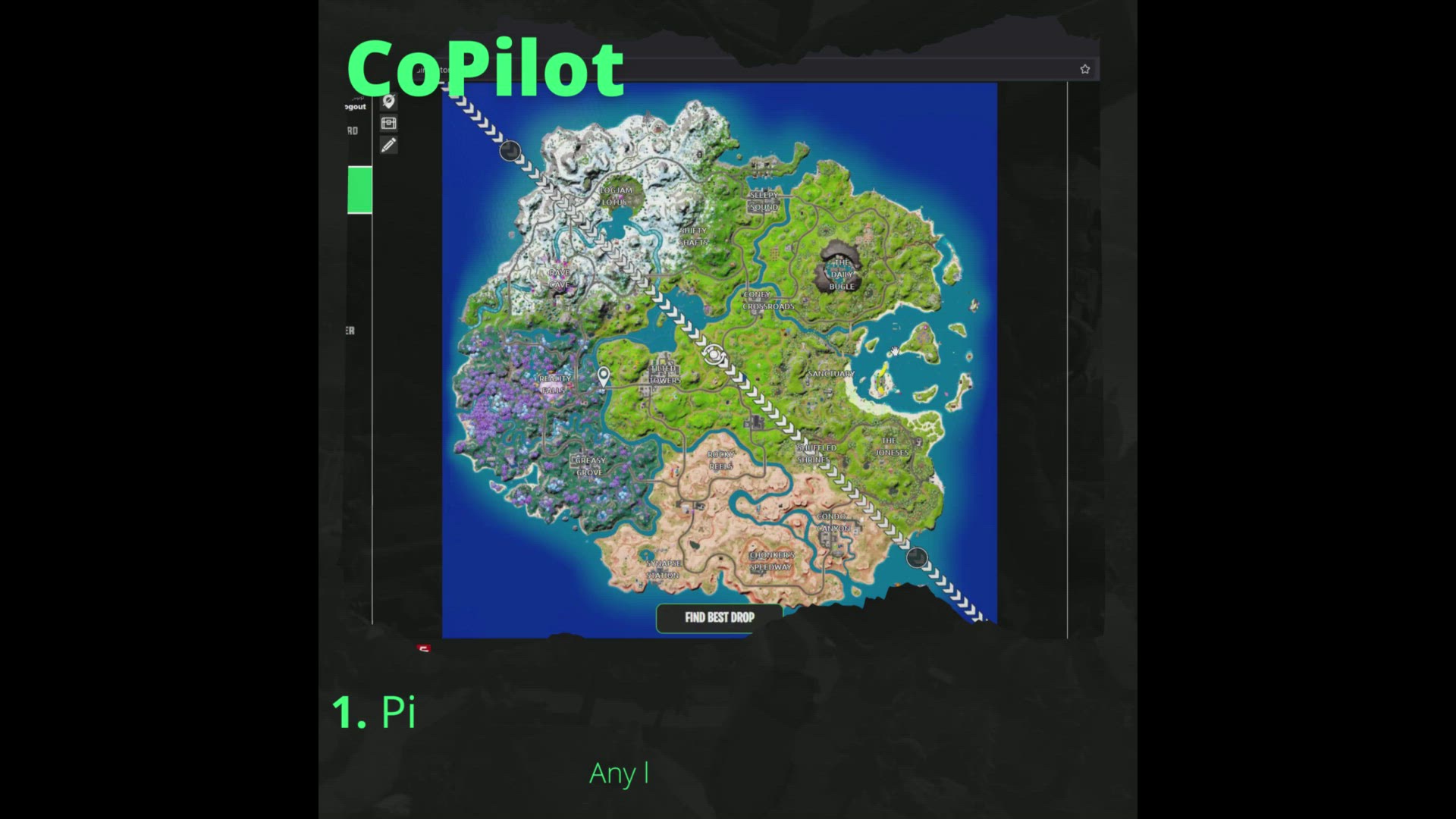Select the pencil drawing tool
Screen dimensions: 1456x819
point(389,146)
